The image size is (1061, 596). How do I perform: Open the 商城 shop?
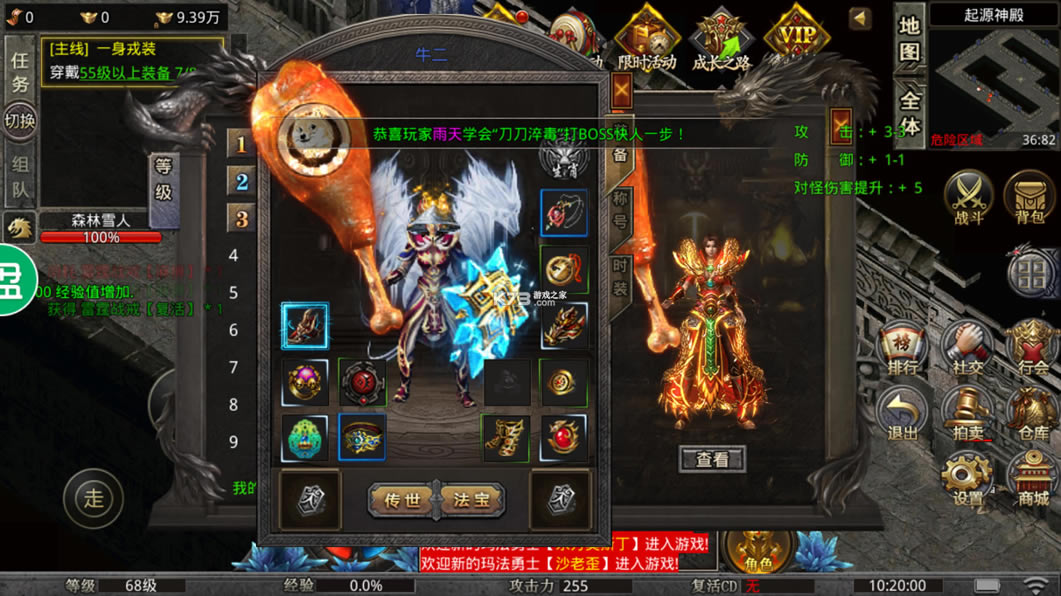(1032, 480)
